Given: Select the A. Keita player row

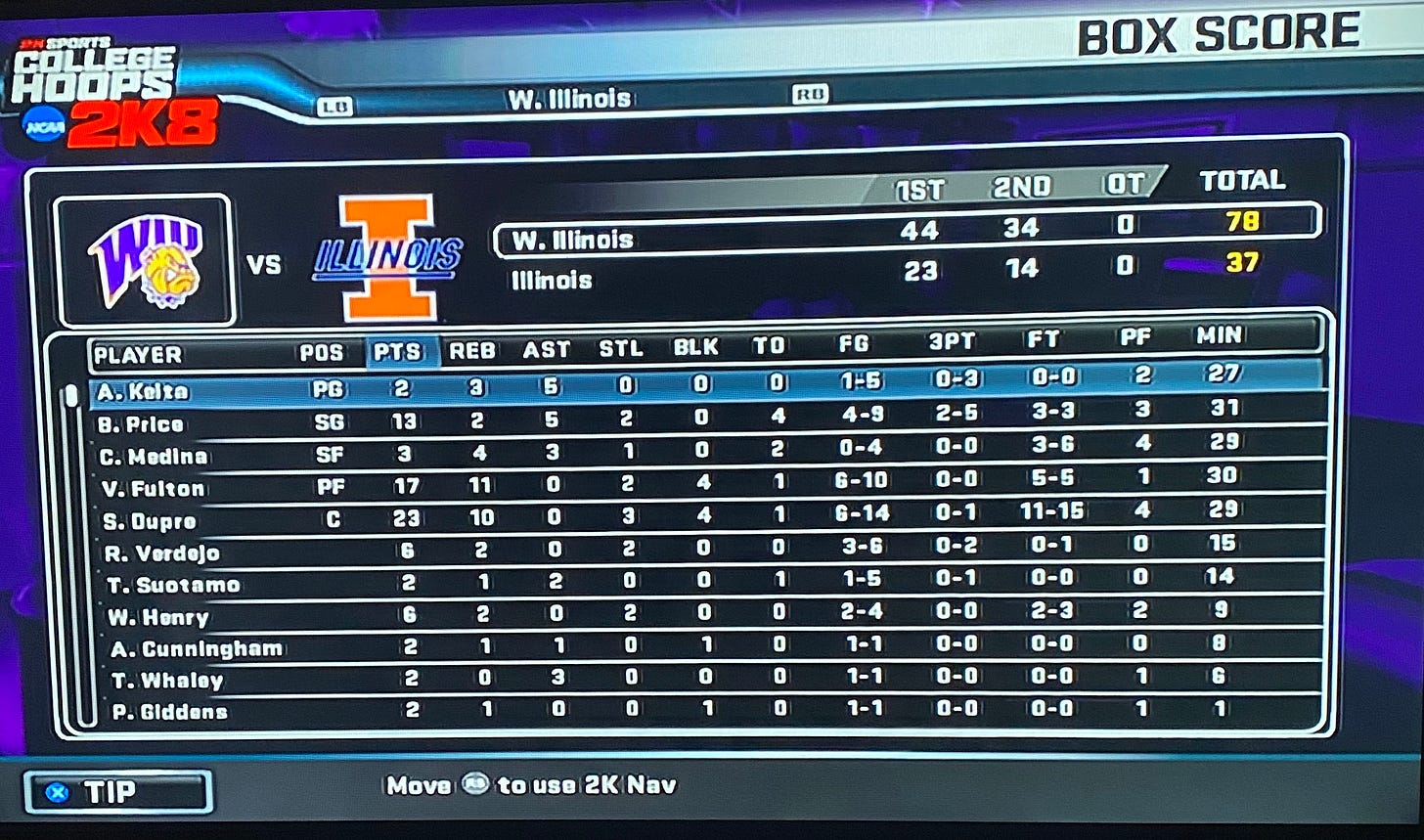Looking at the screenshot, I should (143, 392).
